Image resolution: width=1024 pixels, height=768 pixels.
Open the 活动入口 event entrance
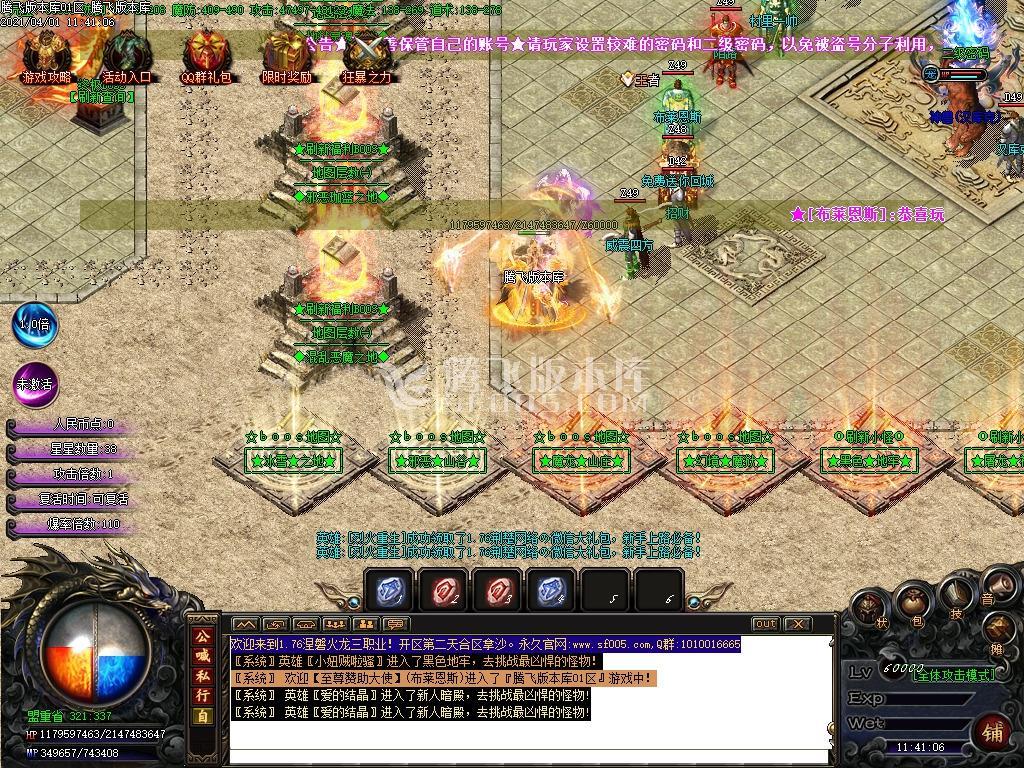pyautogui.click(x=126, y=52)
